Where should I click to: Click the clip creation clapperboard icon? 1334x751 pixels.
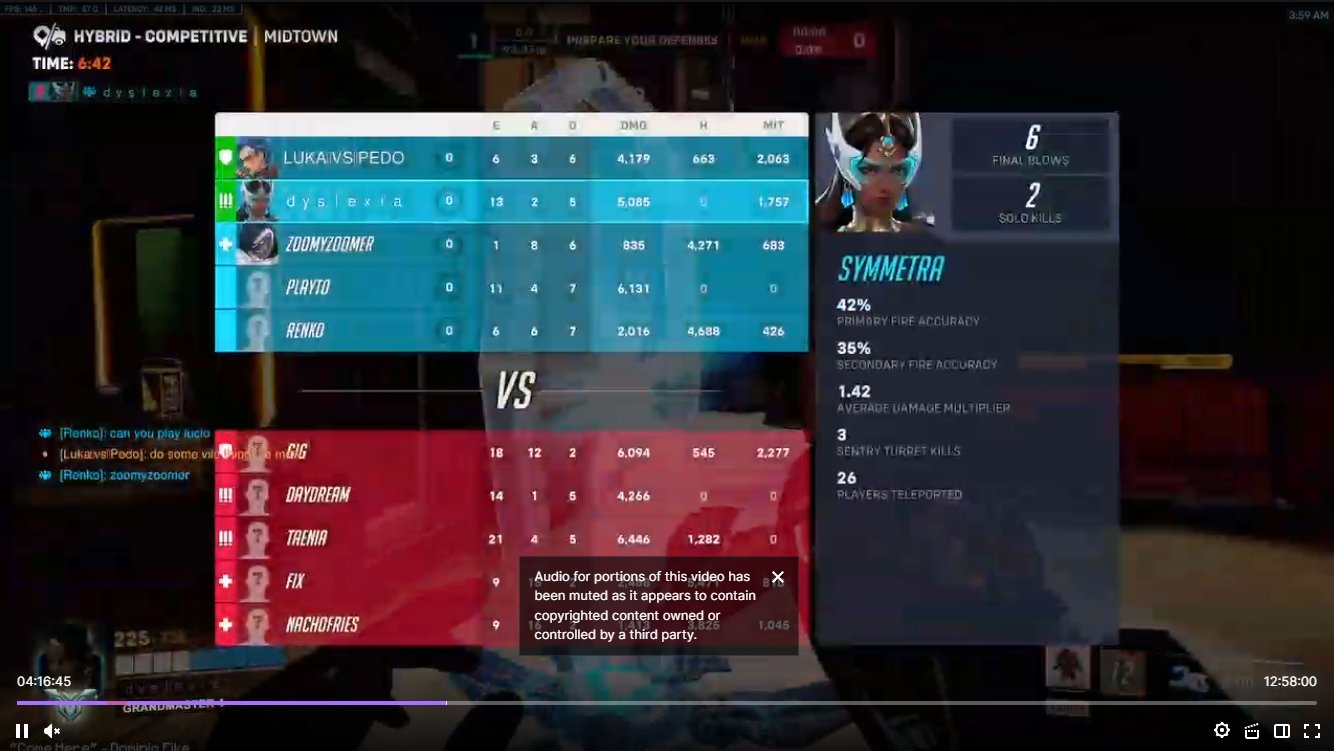tap(1251, 730)
